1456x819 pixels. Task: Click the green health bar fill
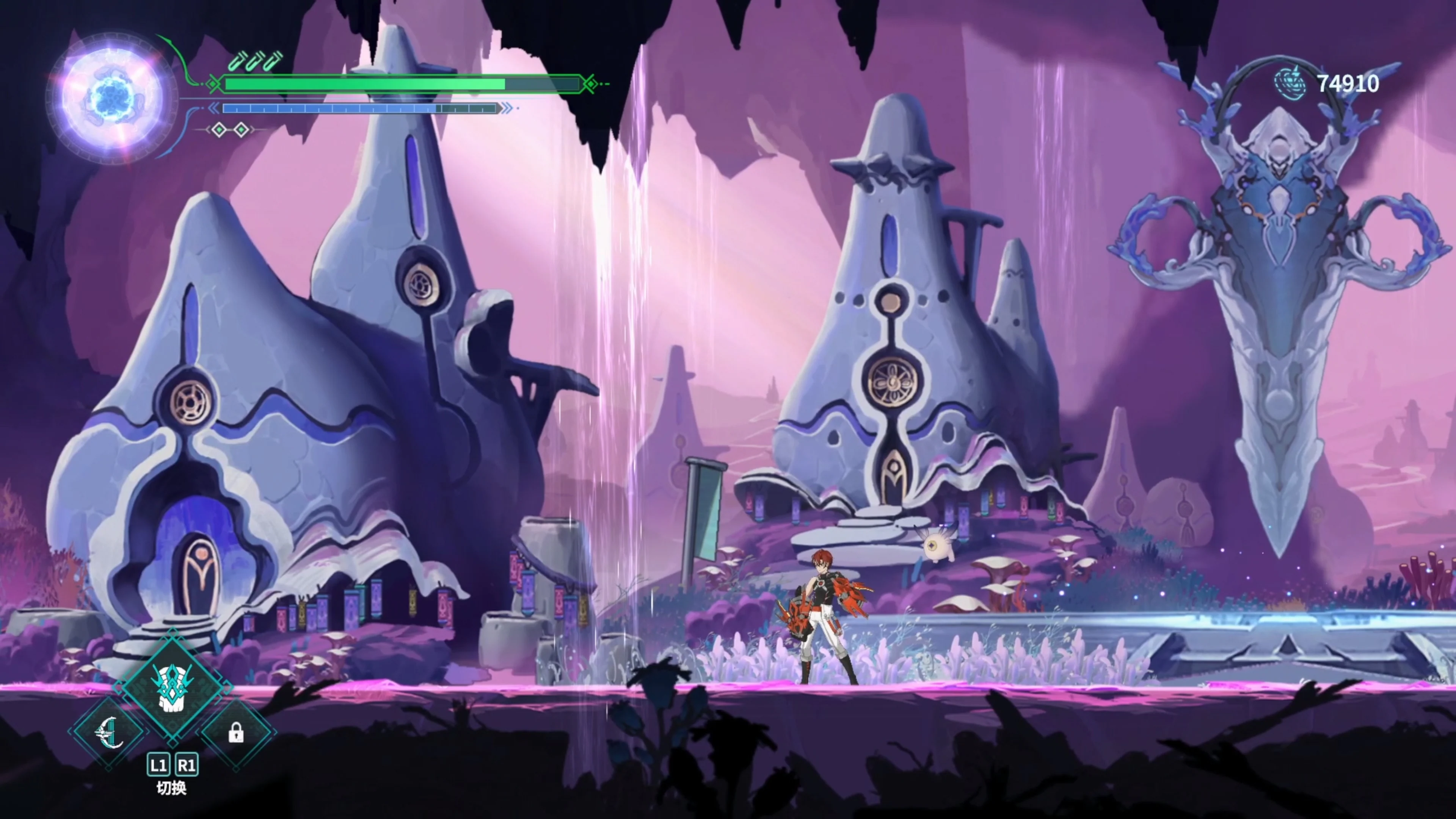(x=362, y=84)
